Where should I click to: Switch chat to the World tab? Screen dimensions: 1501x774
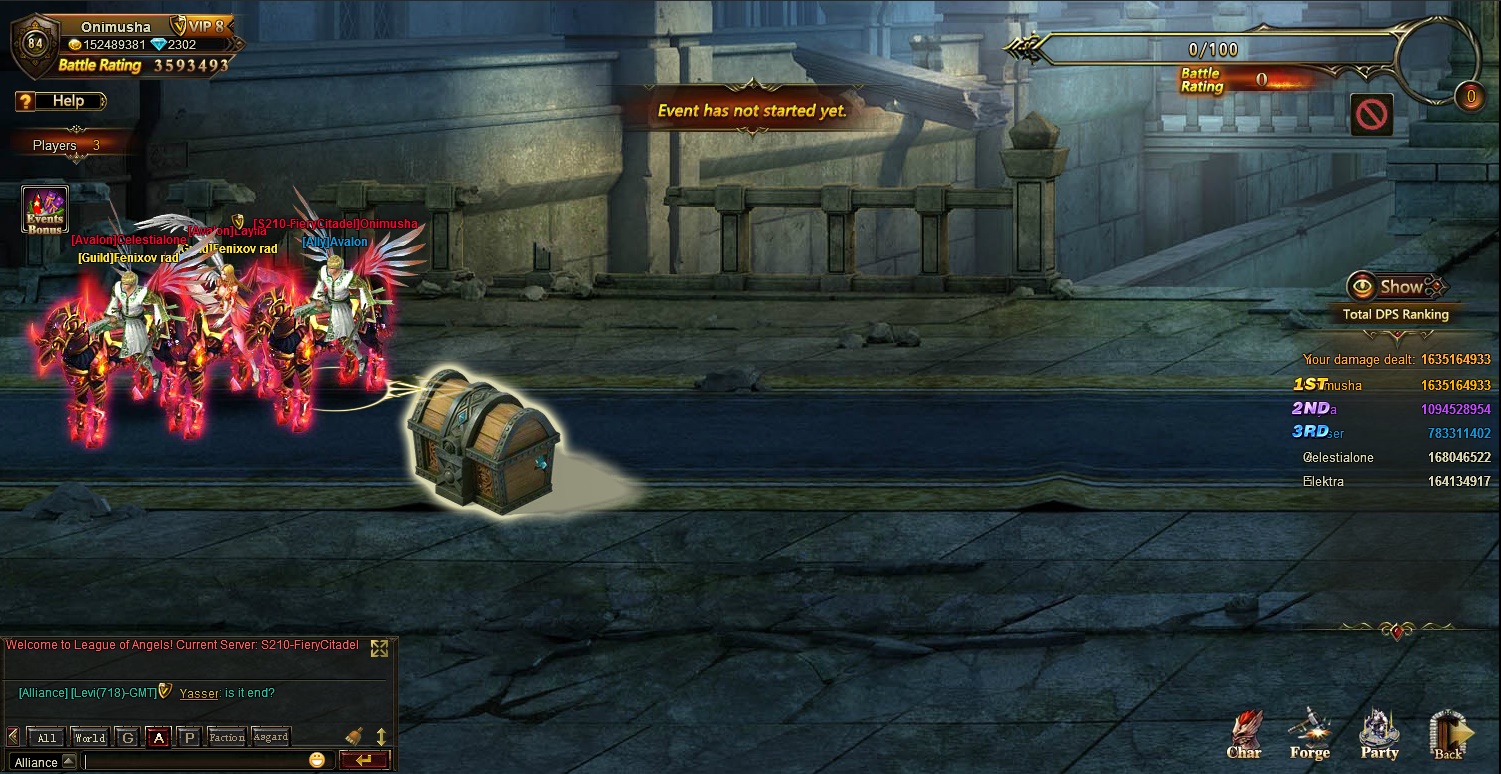pos(90,738)
